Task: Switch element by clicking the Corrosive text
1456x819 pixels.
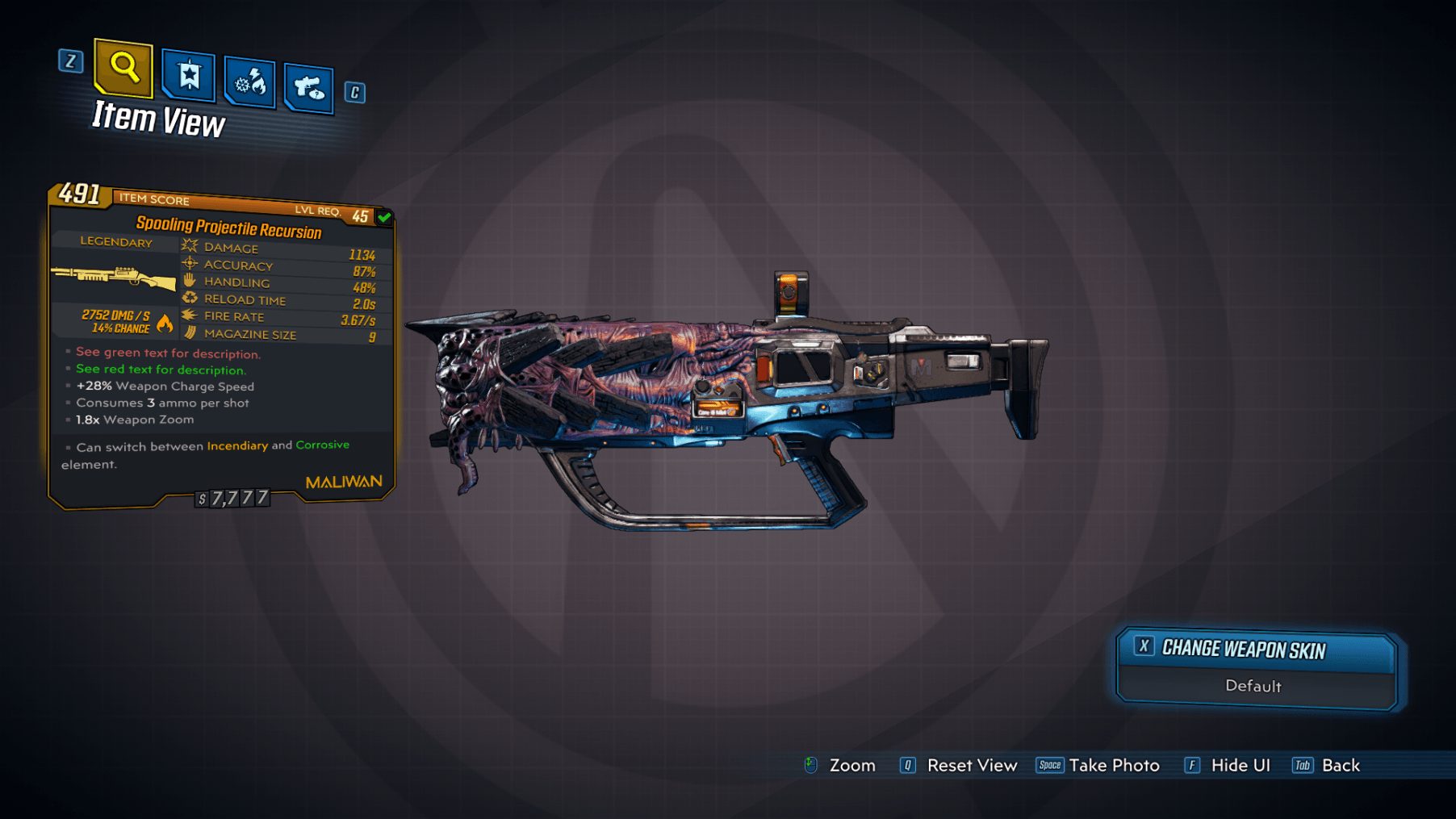Action: pos(322,445)
